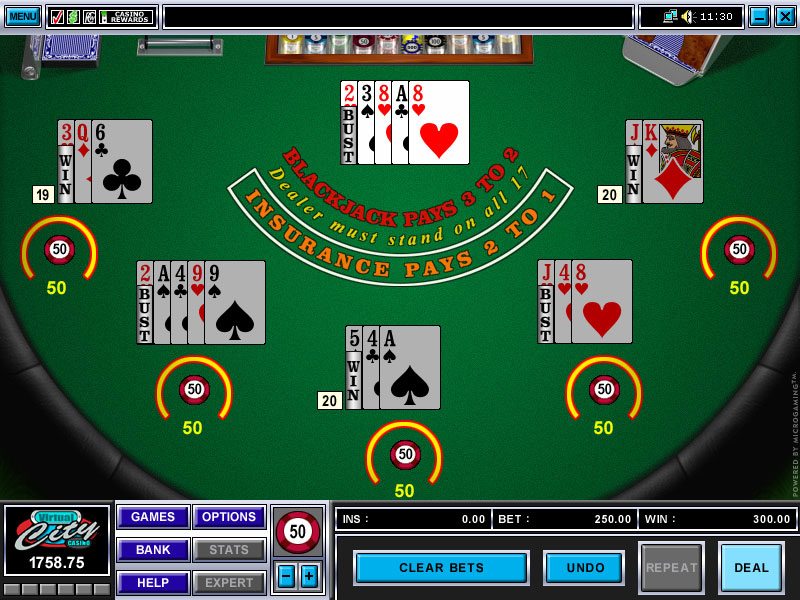The width and height of the screenshot is (800, 600).
Task: Click the Casino Rewards badge
Action: [127, 17]
